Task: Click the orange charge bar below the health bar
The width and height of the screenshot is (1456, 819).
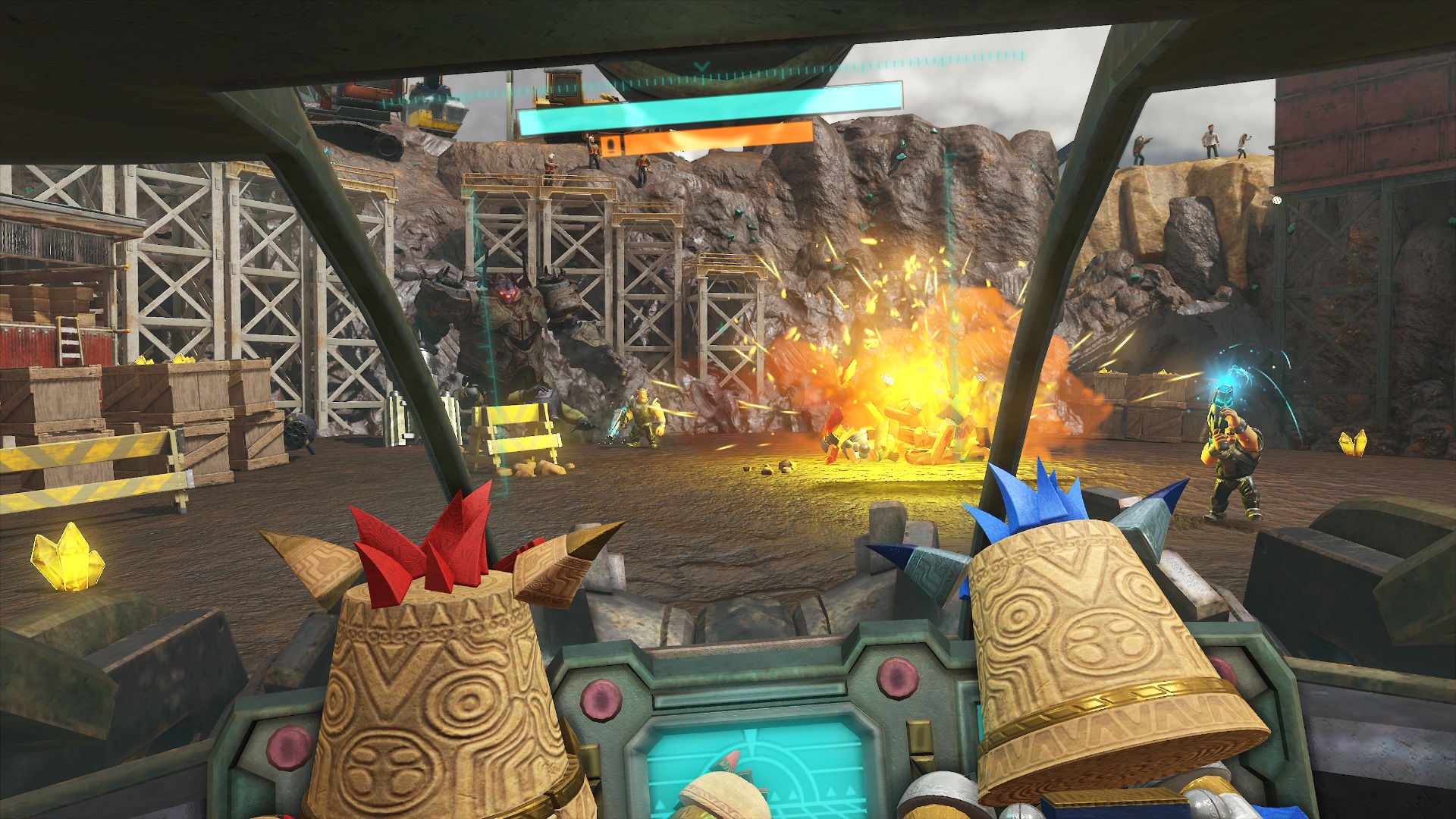Action: coord(705,140)
